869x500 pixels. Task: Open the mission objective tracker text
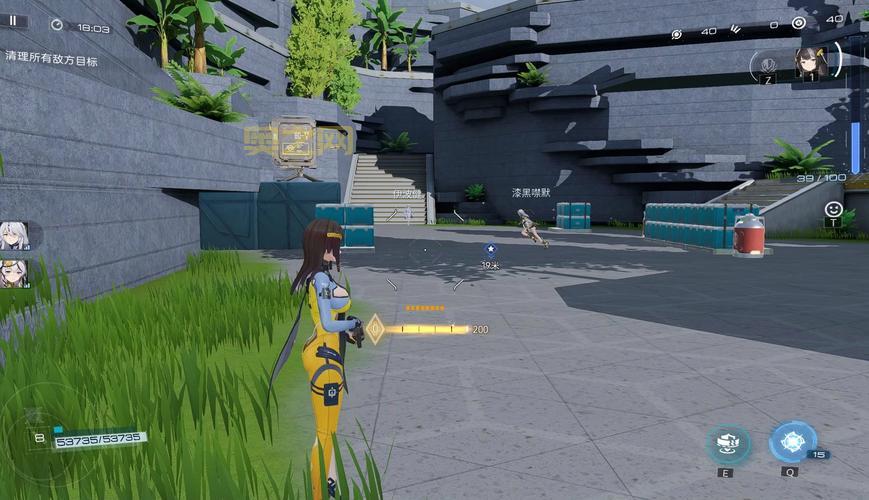[52, 60]
